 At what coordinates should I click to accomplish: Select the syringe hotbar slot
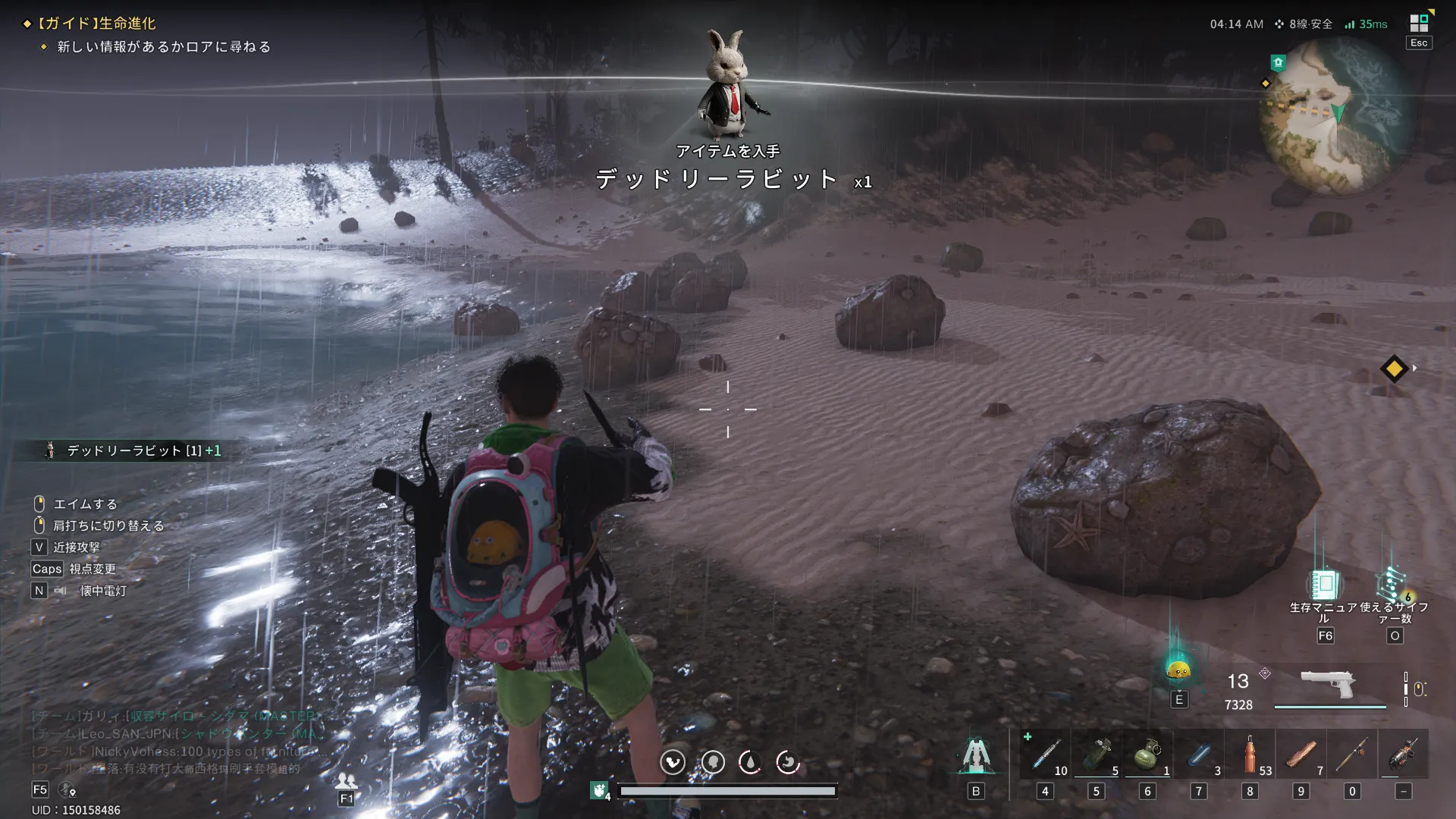(1045, 755)
